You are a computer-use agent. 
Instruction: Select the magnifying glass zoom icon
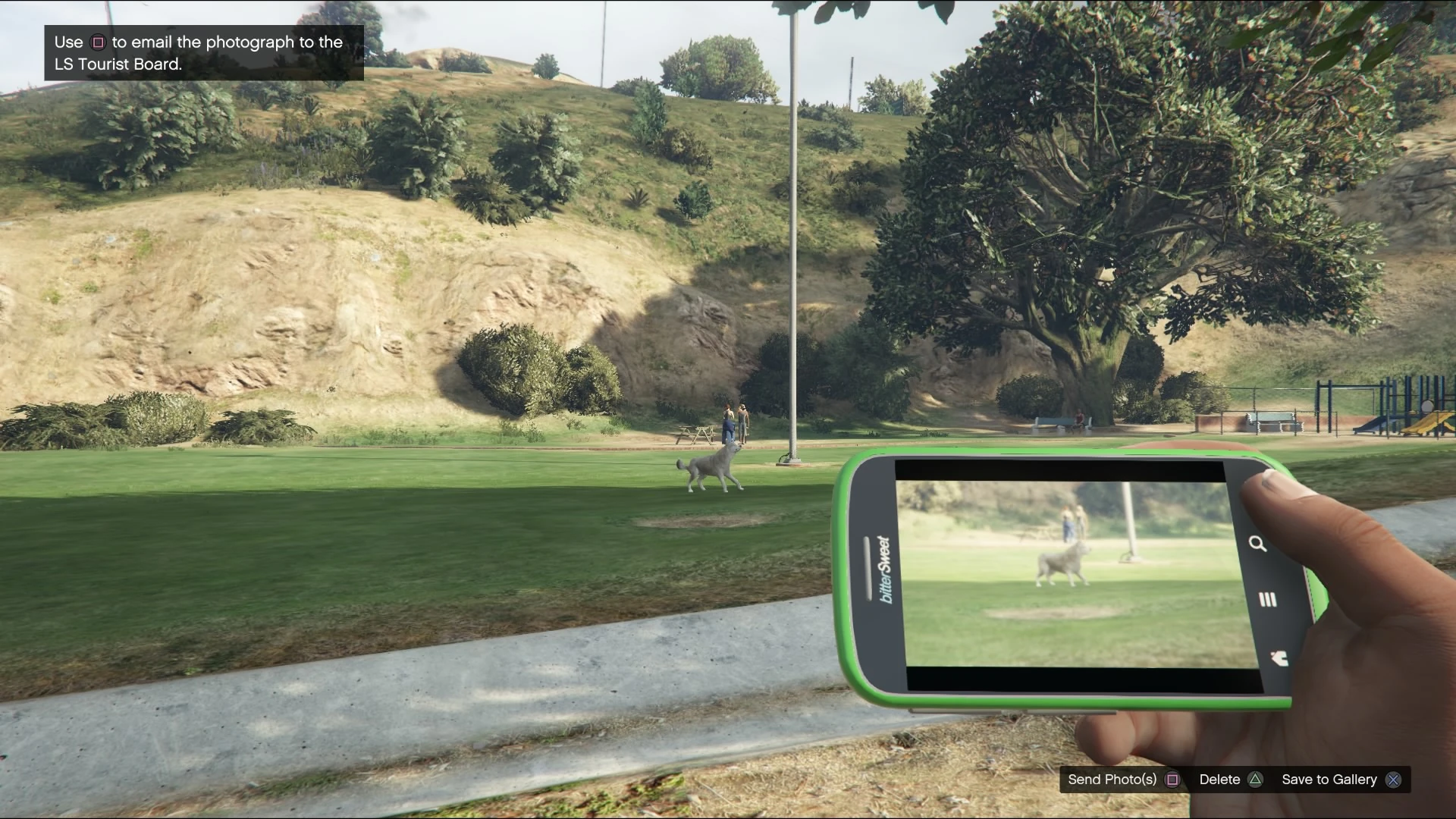(1259, 544)
